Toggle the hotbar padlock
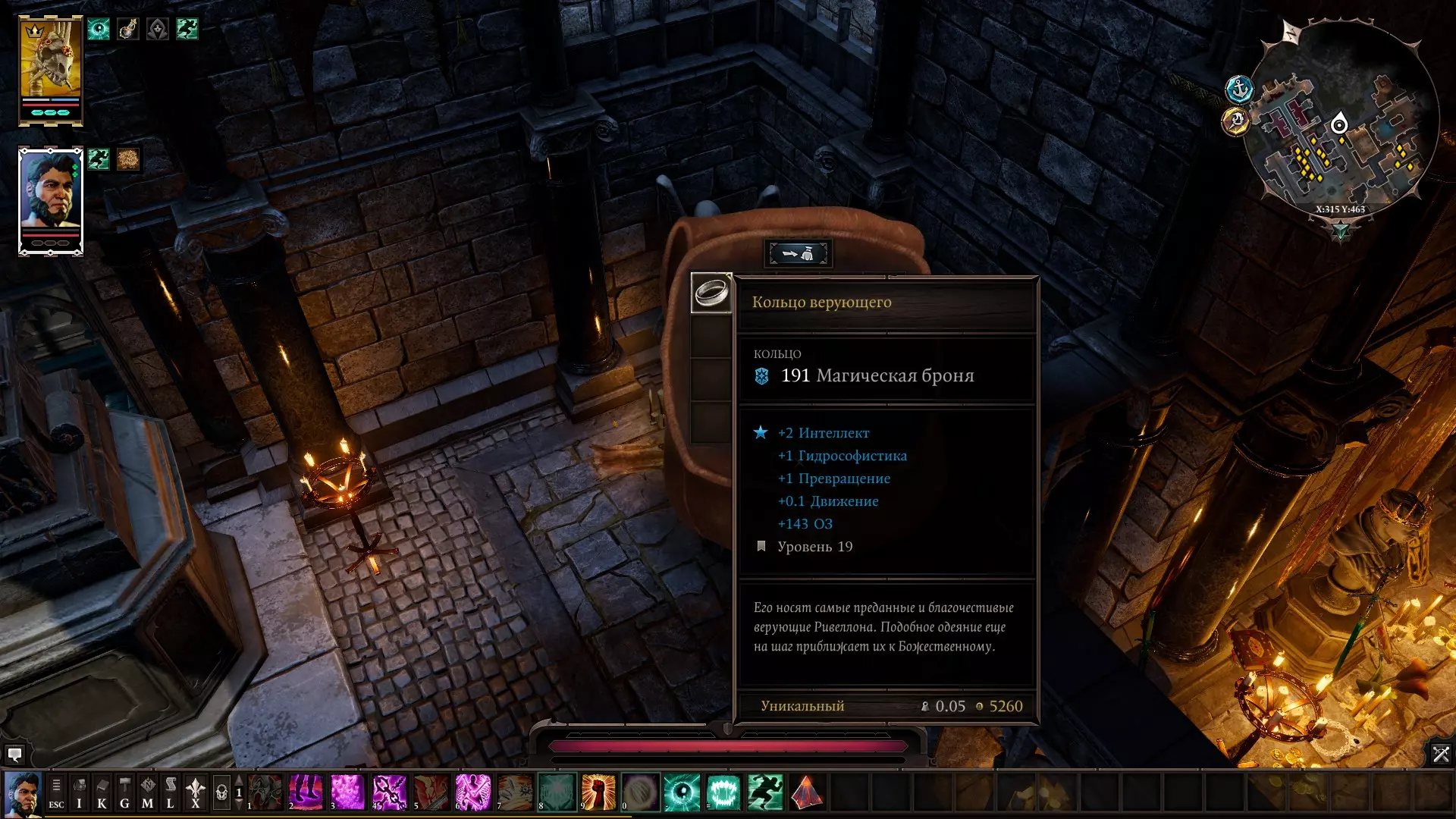This screenshot has height=819, width=1456. (x=221, y=793)
